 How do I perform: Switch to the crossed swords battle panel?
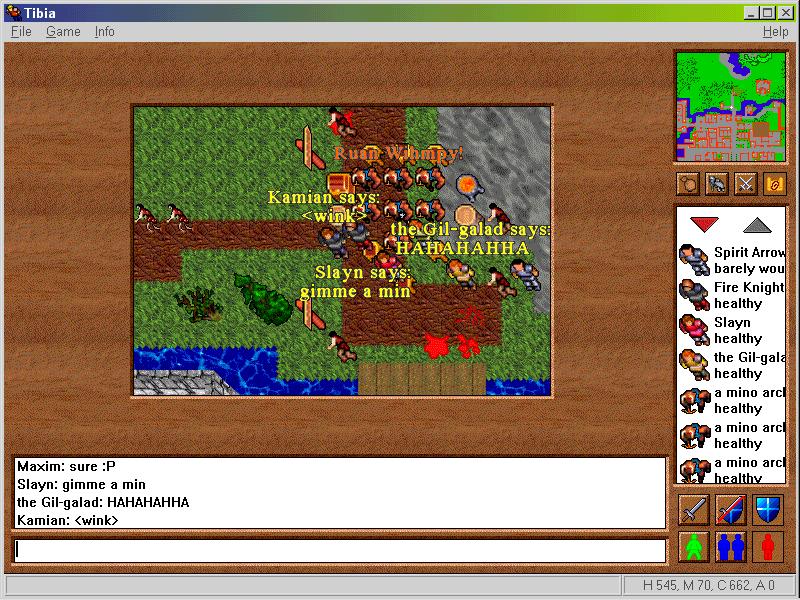tap(746, 184)
